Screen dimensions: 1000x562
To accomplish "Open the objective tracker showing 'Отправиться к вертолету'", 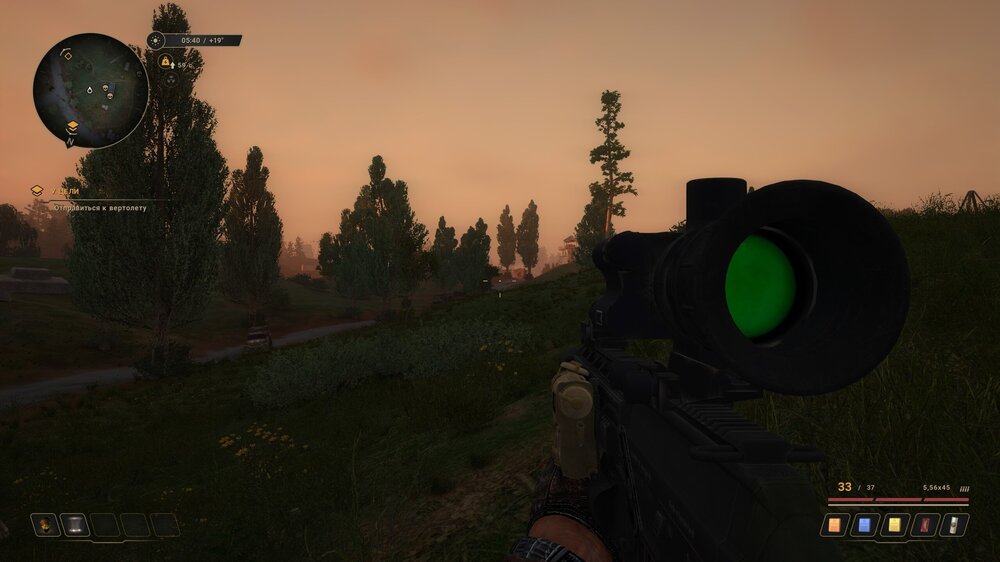I will (98, 207).
